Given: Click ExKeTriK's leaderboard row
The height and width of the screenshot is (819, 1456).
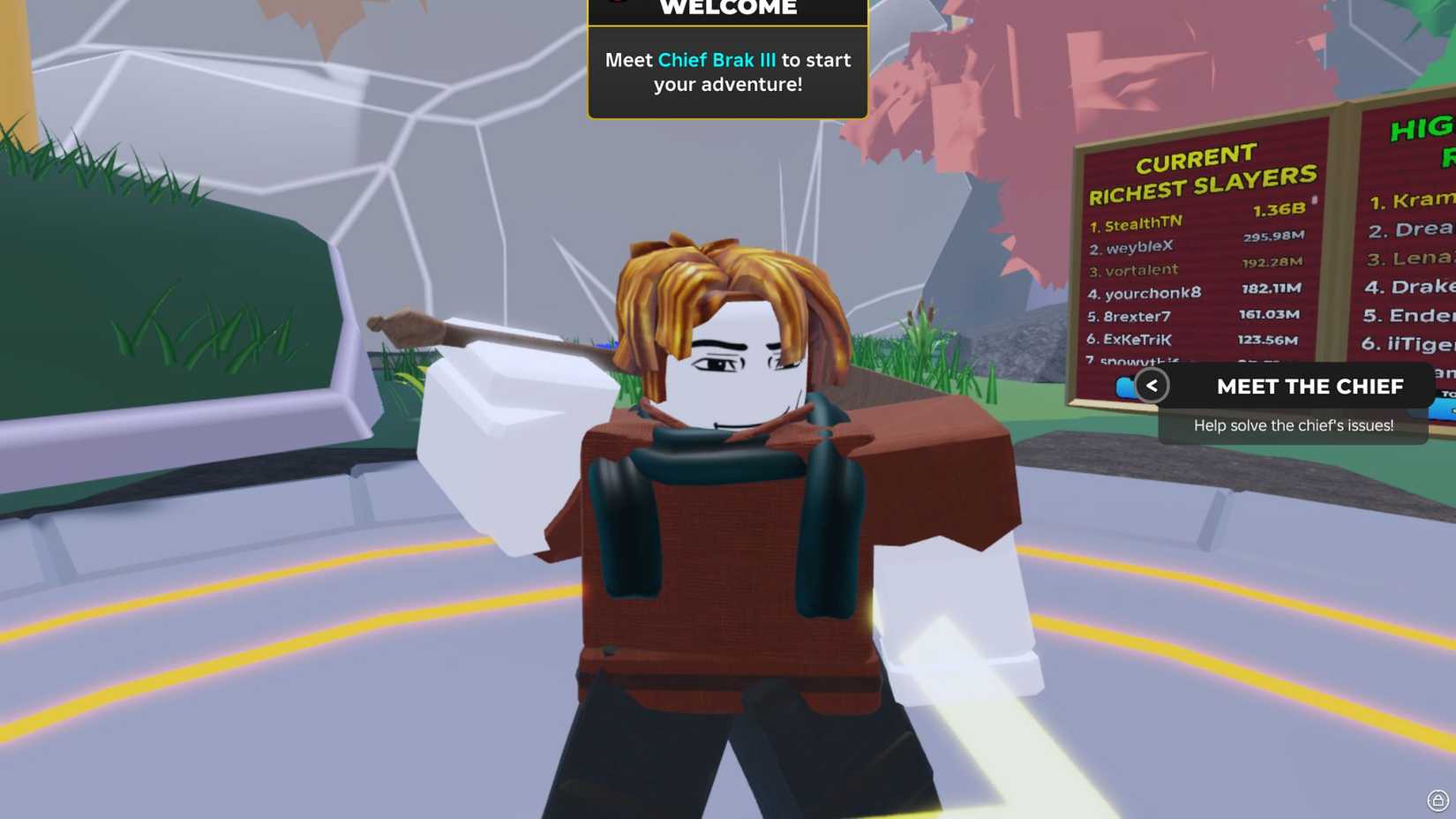Looking at the screenshot, I should pos(1137,340).
